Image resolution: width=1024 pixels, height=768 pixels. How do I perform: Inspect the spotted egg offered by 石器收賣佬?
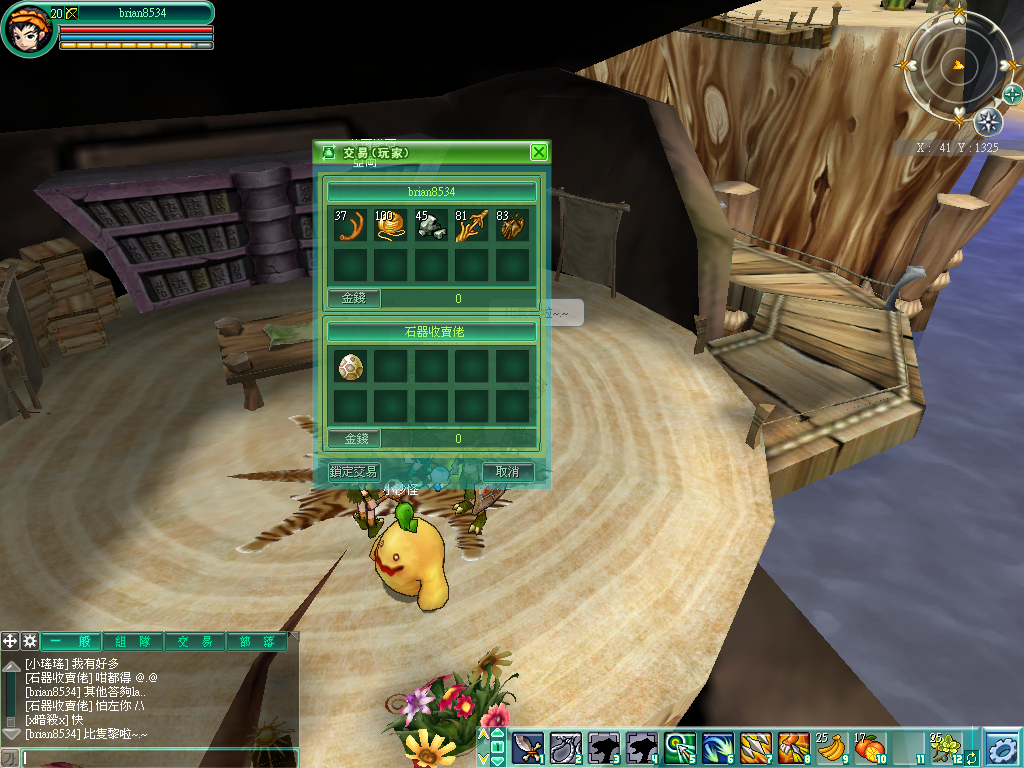(350, 366)
